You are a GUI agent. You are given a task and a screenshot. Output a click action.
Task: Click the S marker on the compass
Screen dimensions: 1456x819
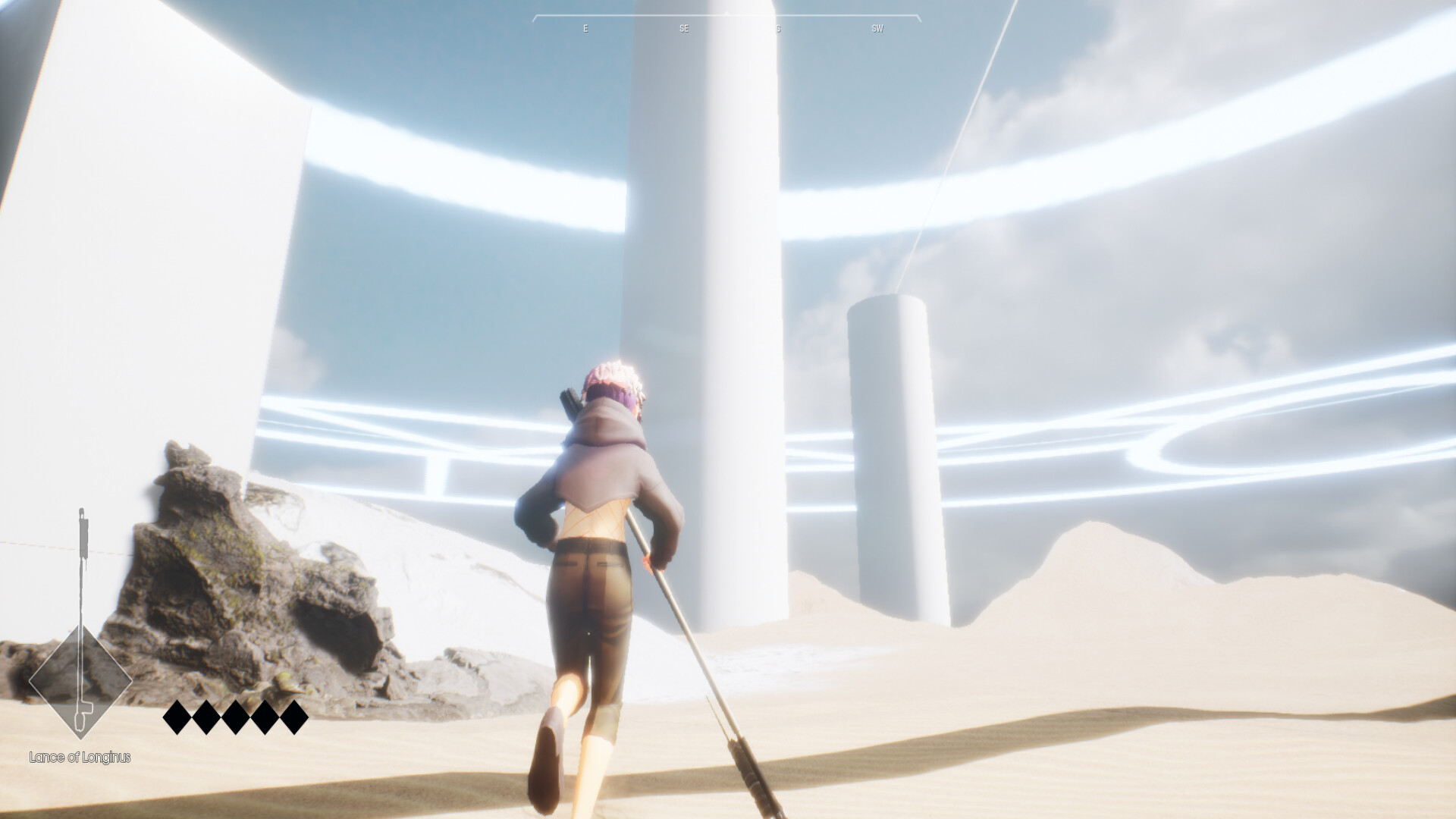pyautogui.click(x=778, y=28)
